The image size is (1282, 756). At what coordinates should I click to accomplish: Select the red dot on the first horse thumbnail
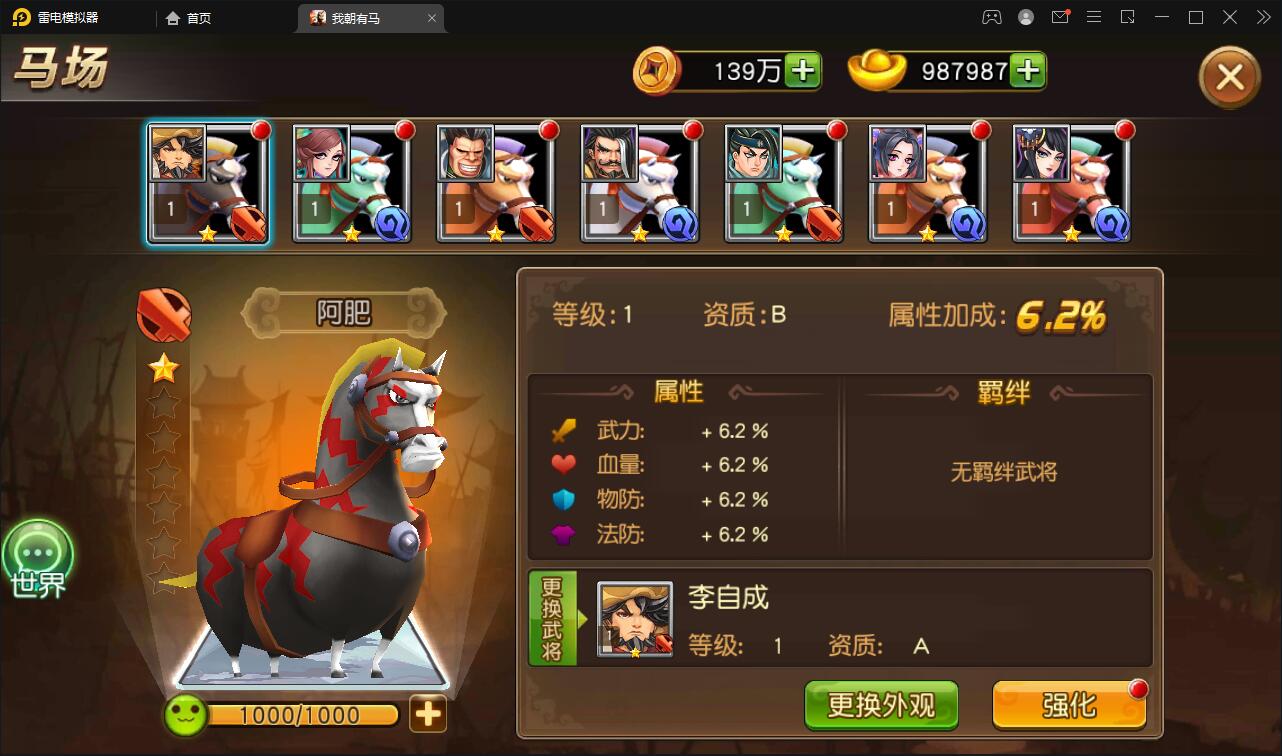coord(259,130)
